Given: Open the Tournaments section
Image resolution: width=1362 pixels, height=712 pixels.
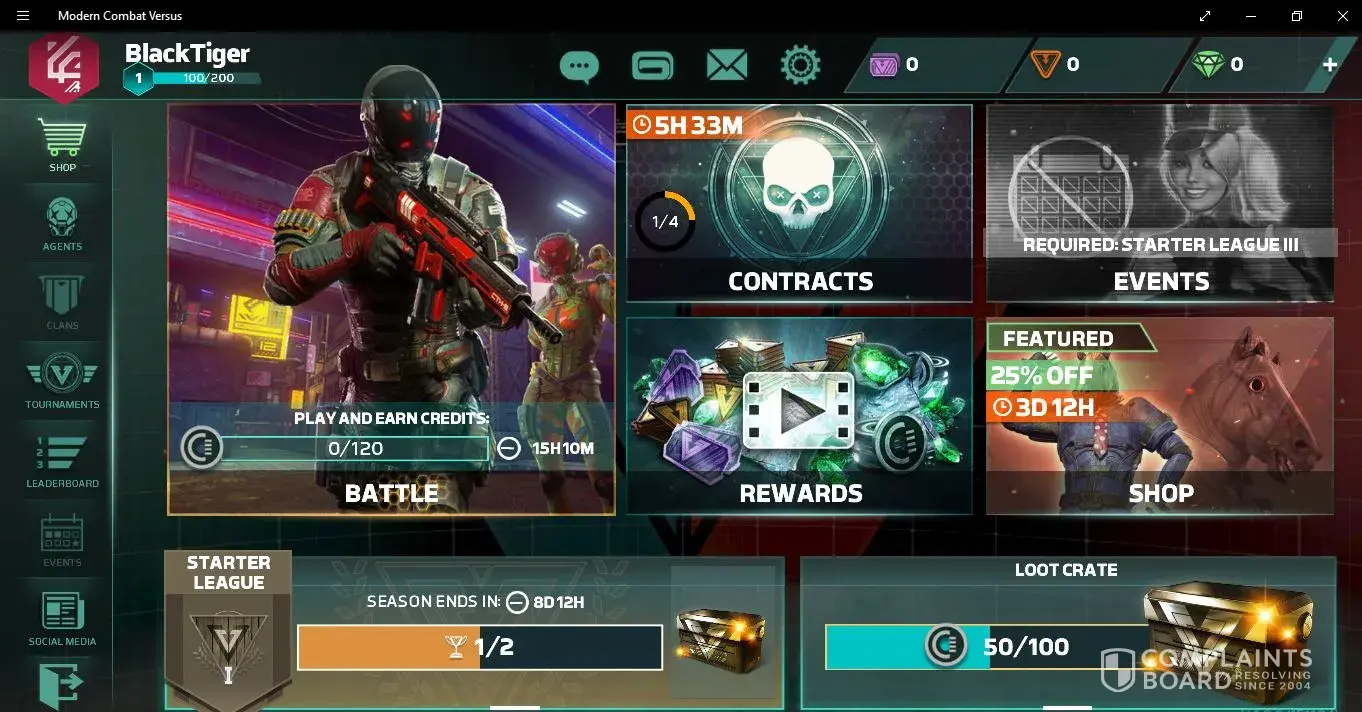Looking at the screenshot, I should 62,381.
